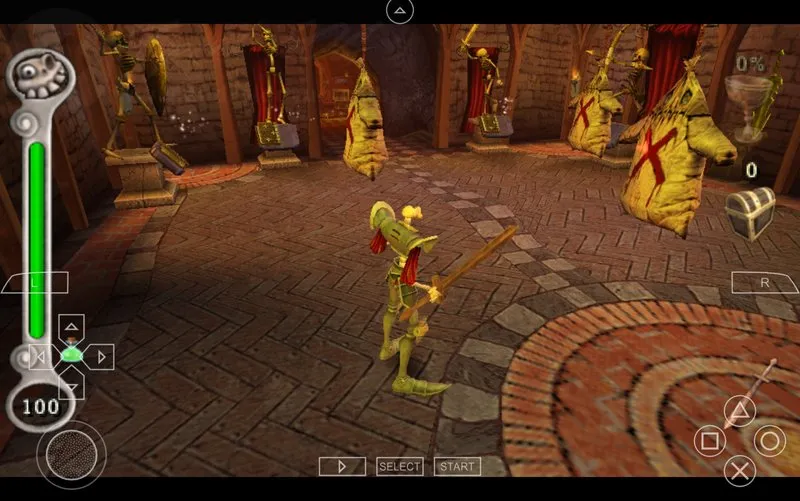Tap the circle touch button

[x=769, y=440]
